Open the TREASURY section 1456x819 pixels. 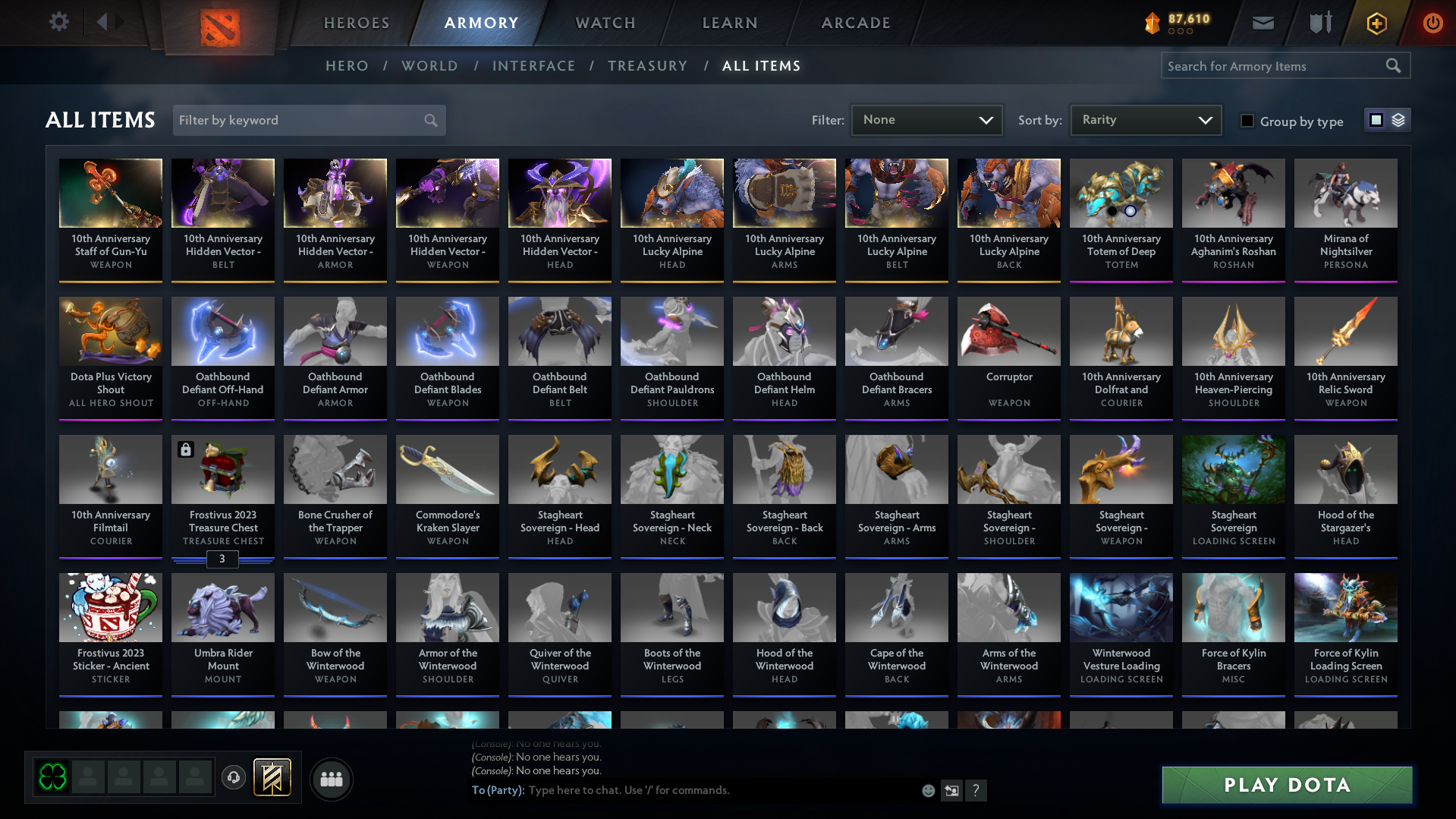[x=647, y=66]
